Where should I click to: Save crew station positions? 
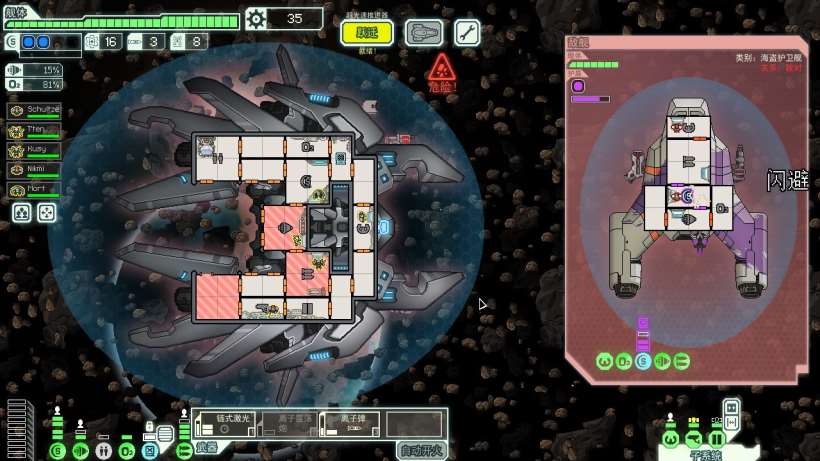point(21,212)
